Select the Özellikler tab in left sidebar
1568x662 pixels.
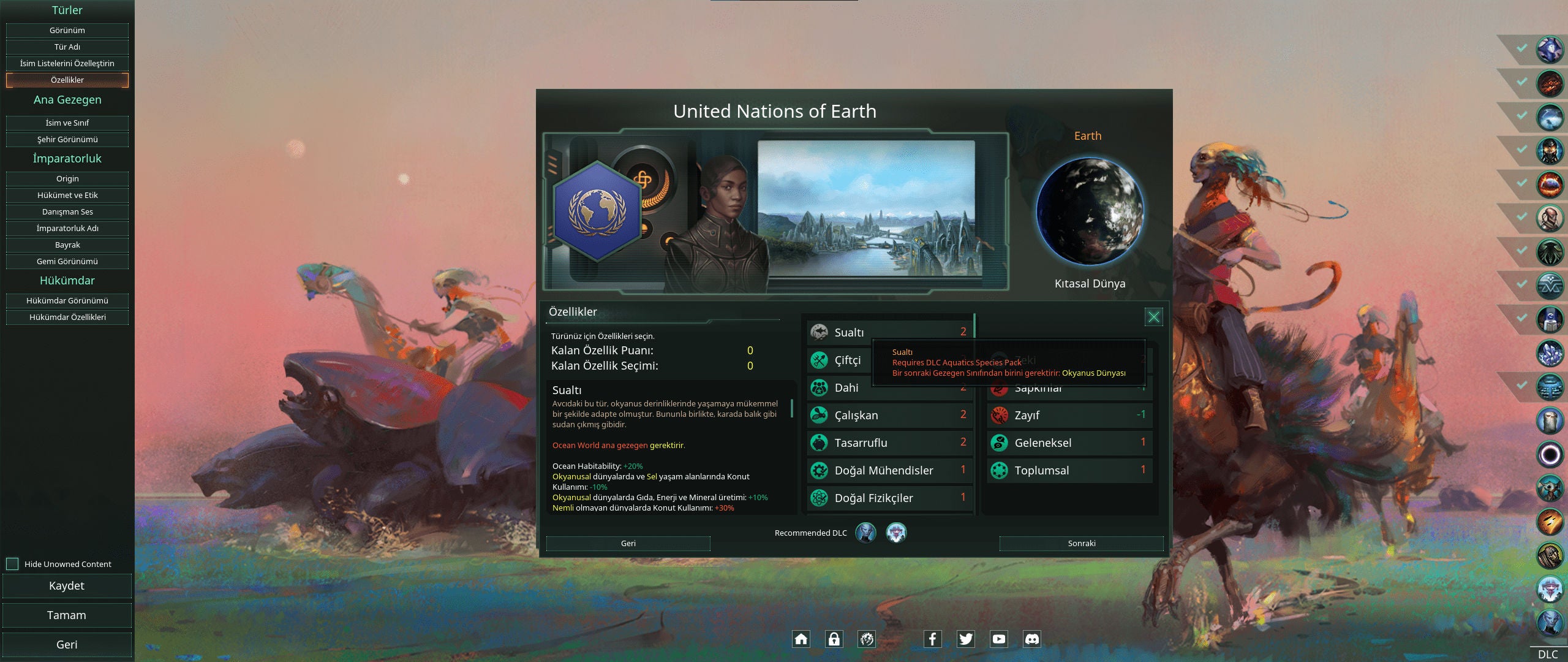(67, 80)
